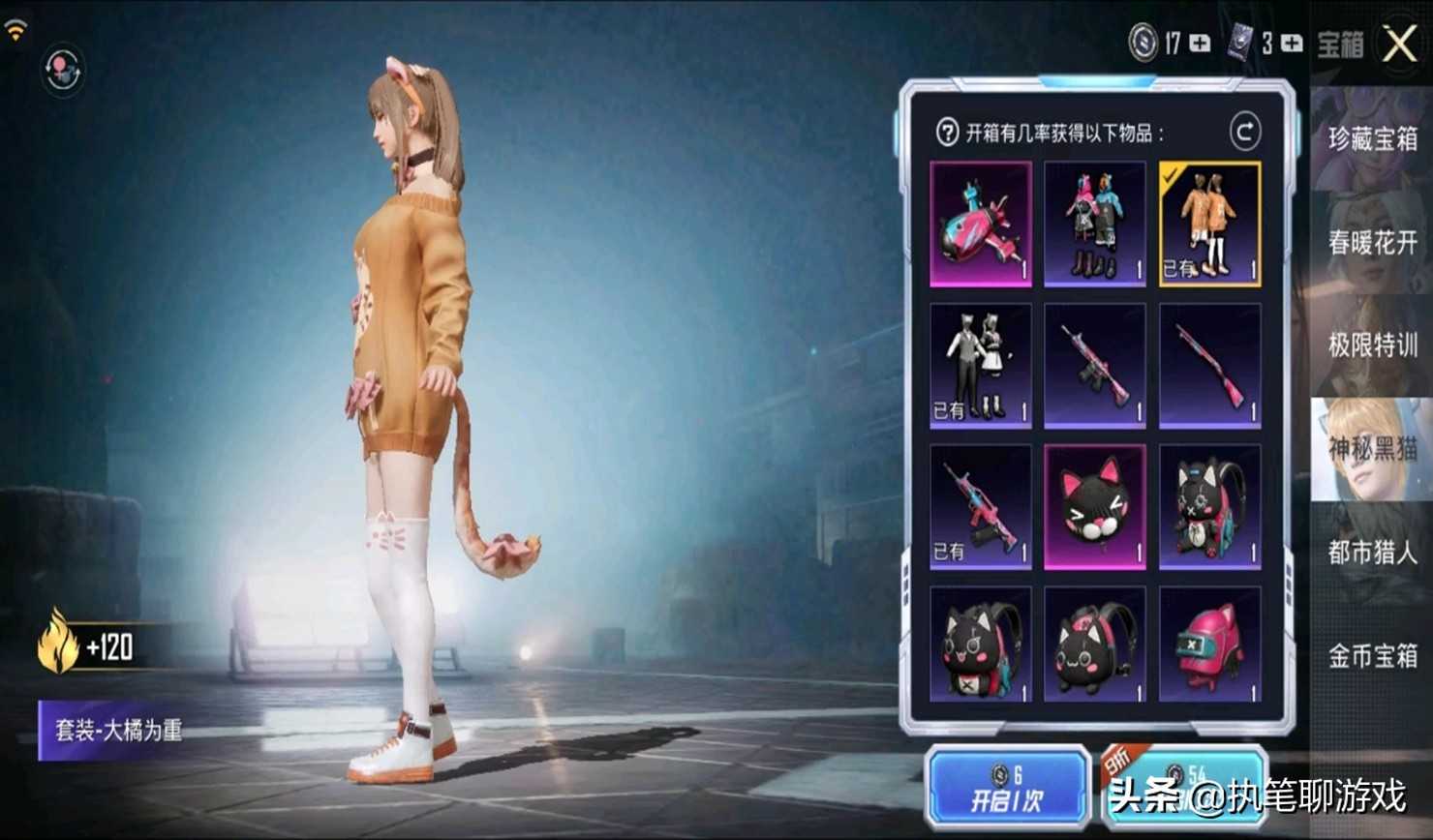Click the refresh arrow in the reward panel

tap(1245, 132)
